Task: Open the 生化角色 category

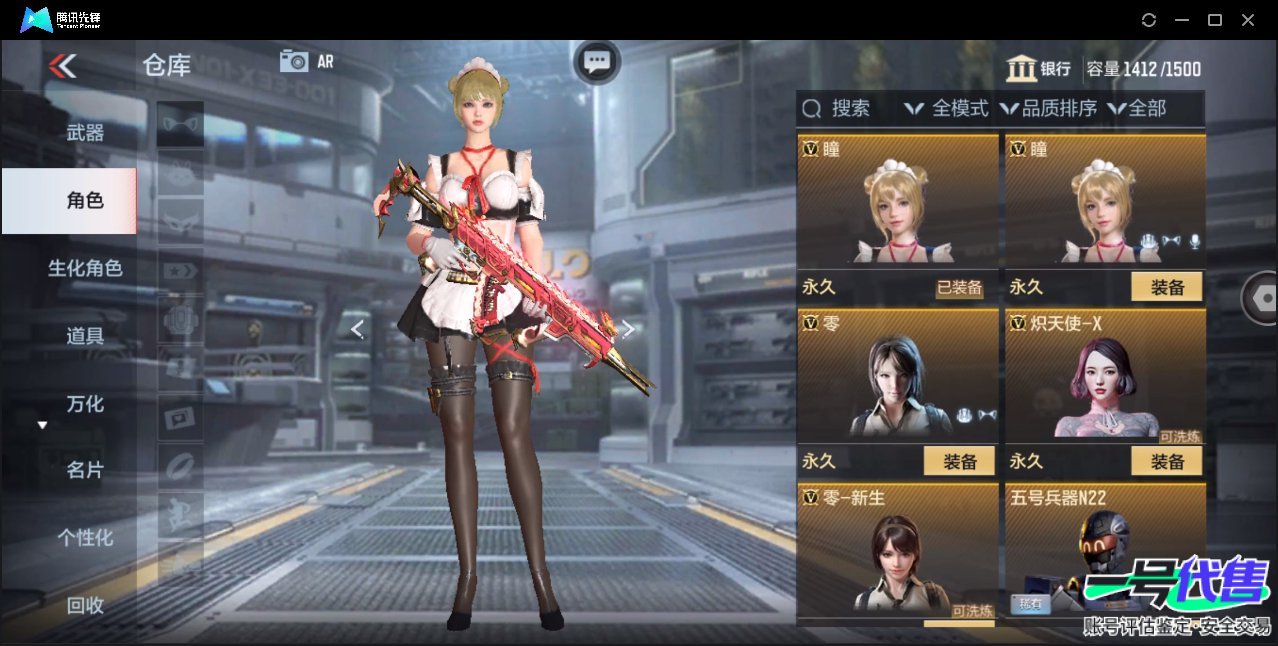Action: [x=85, y=268]
